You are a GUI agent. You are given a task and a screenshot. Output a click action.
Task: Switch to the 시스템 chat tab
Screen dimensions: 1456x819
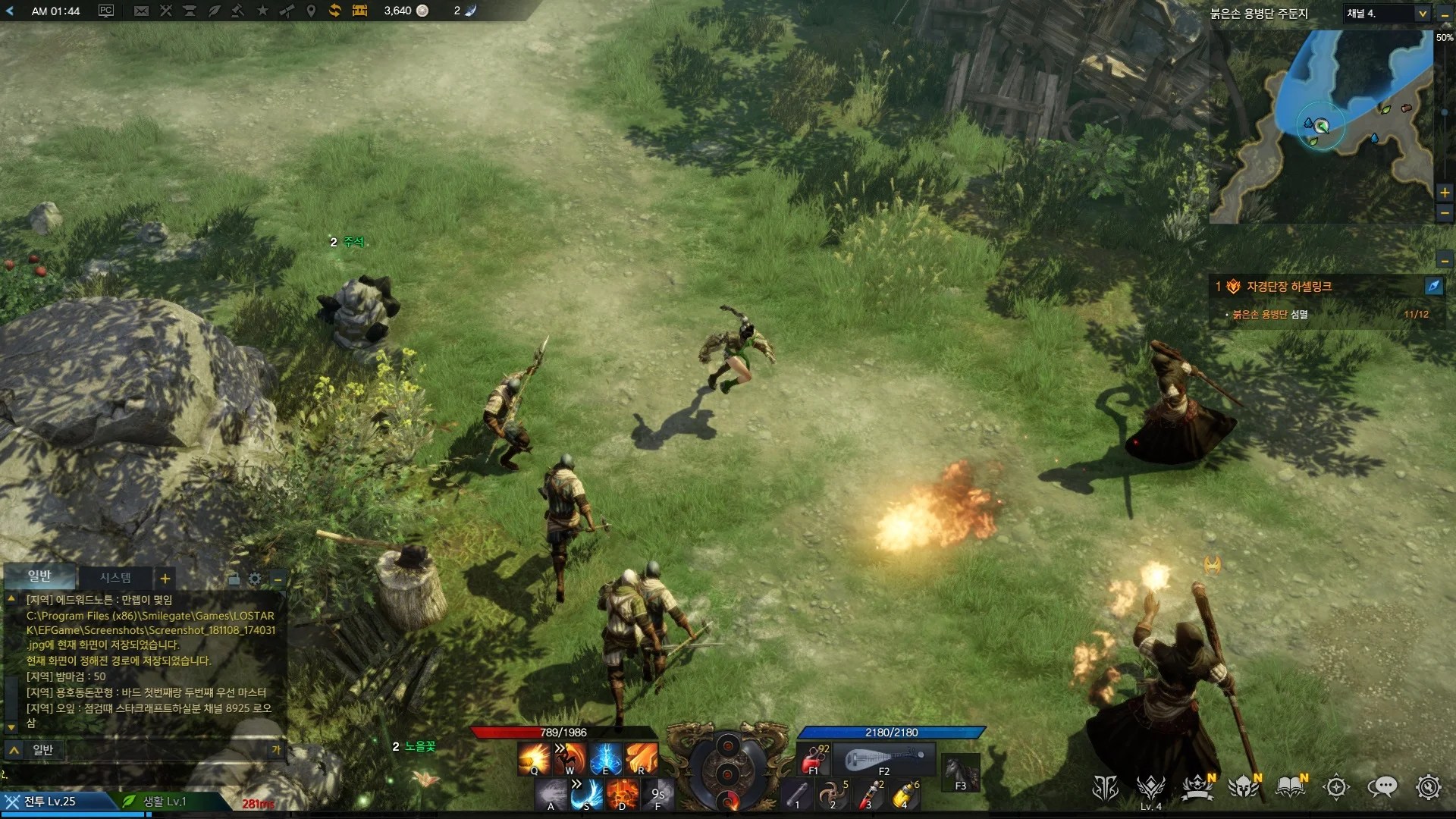(x=114, y=578)
